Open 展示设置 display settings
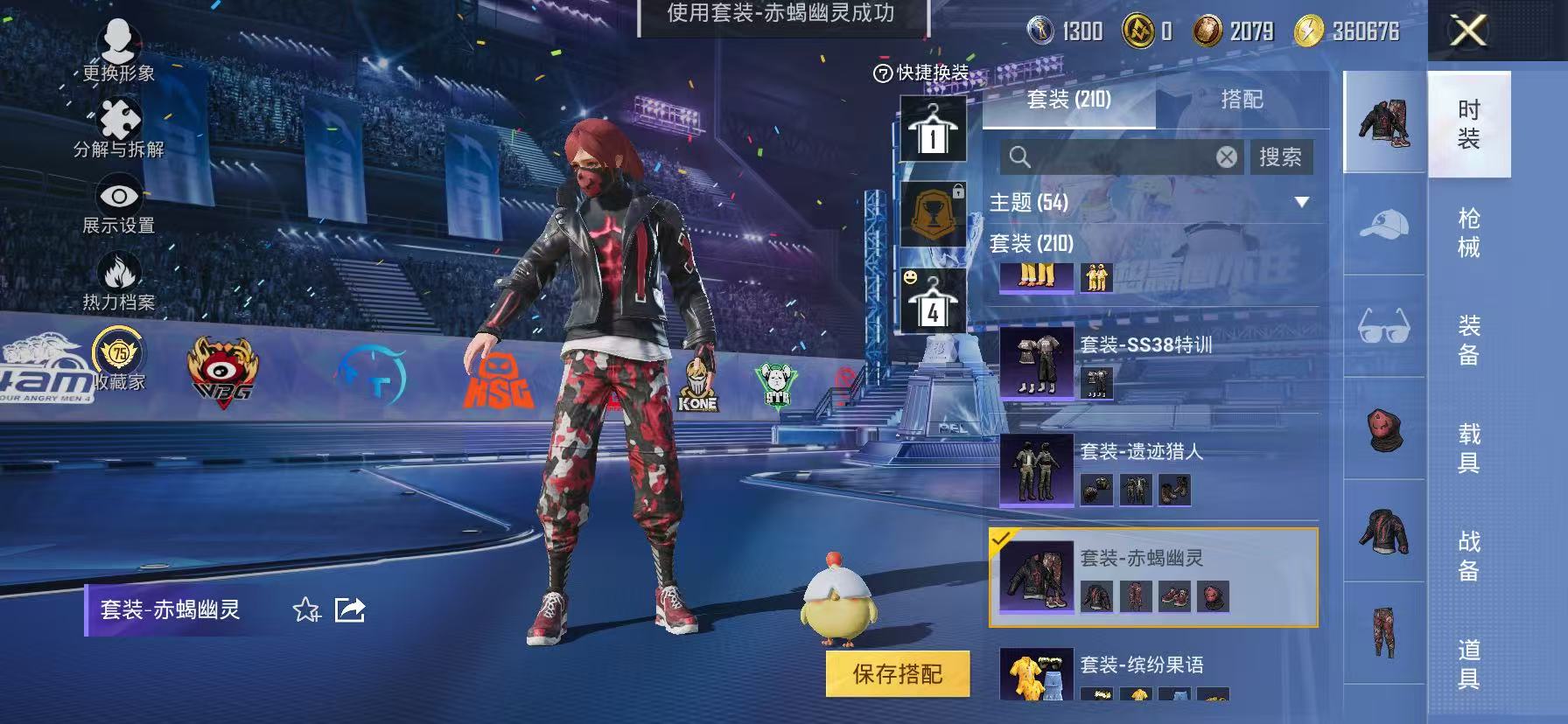This screenshot has height=724, width=1568. coord(120,194)
